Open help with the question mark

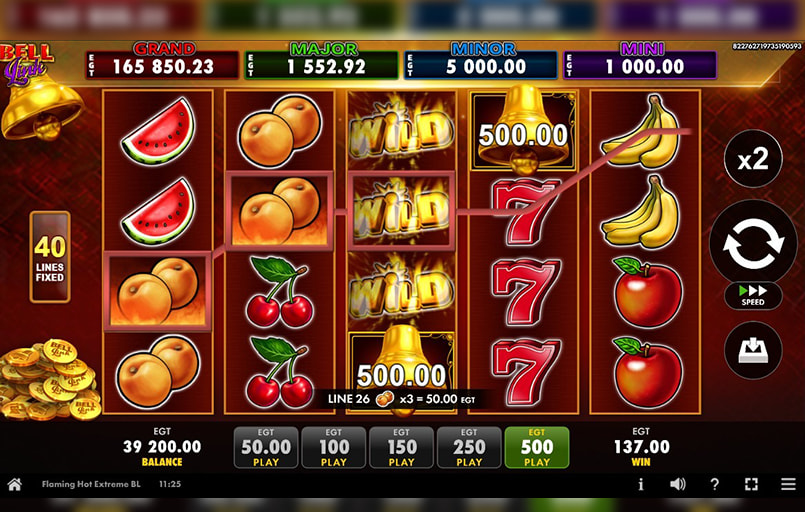pos(714,484)
